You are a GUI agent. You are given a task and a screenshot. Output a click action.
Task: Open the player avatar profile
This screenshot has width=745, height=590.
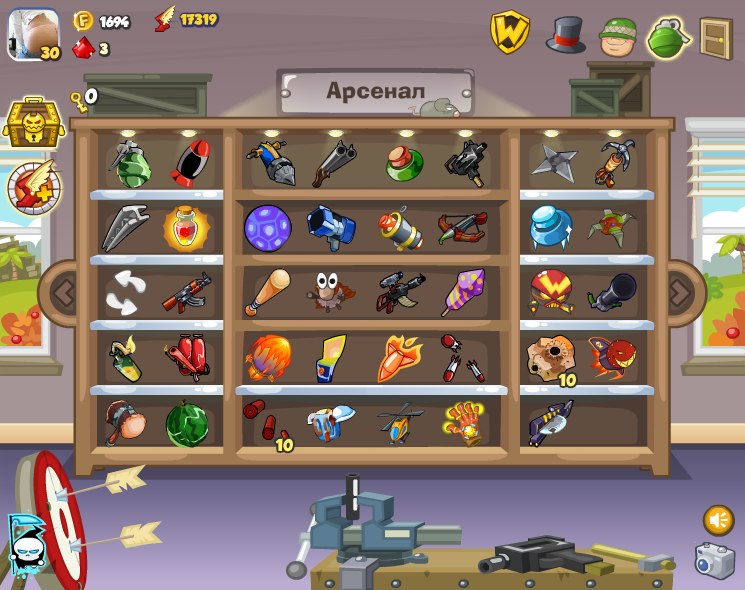coord(34,35)
